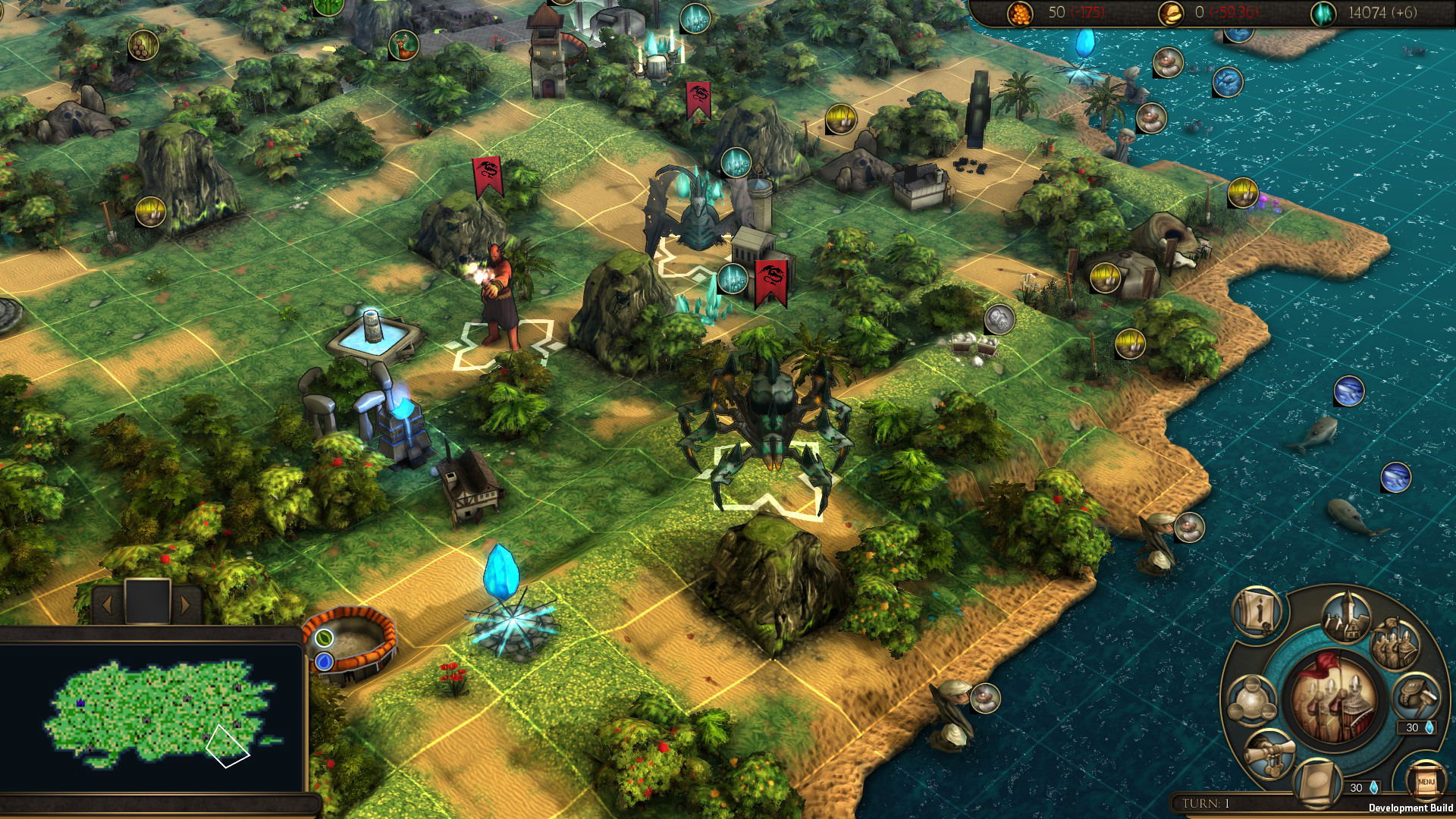Select the empty square slot above minimap

click(x=146, y=600)
